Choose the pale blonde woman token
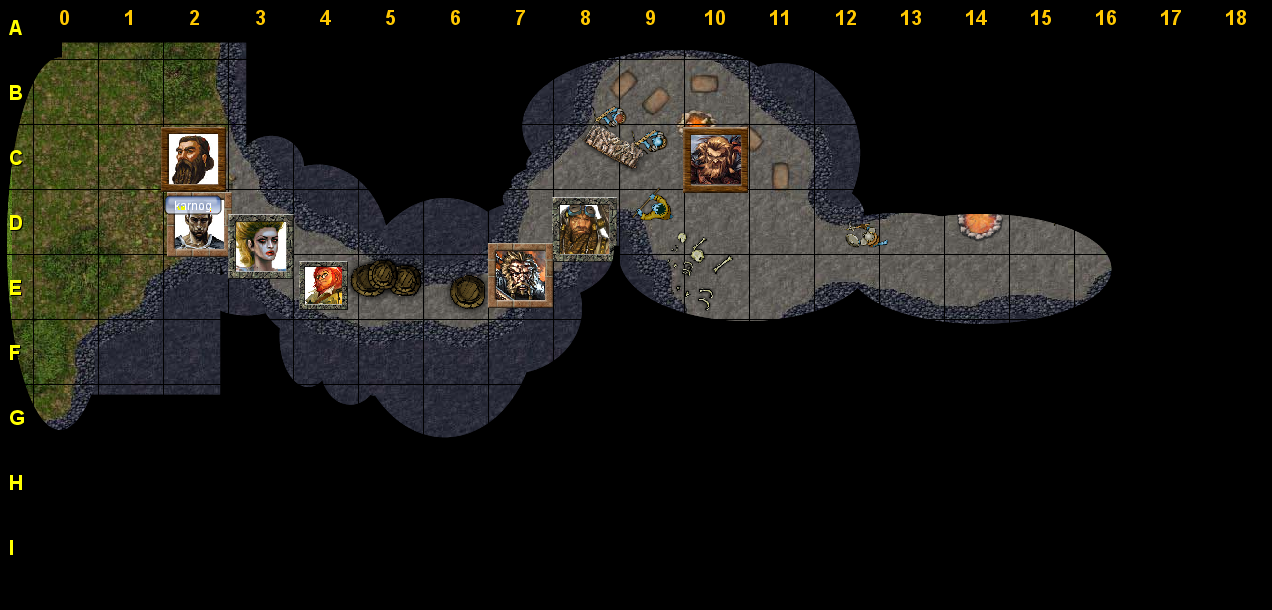This screenshot has width=1272, height=610. pyautogui.click(x=261, y=245)
